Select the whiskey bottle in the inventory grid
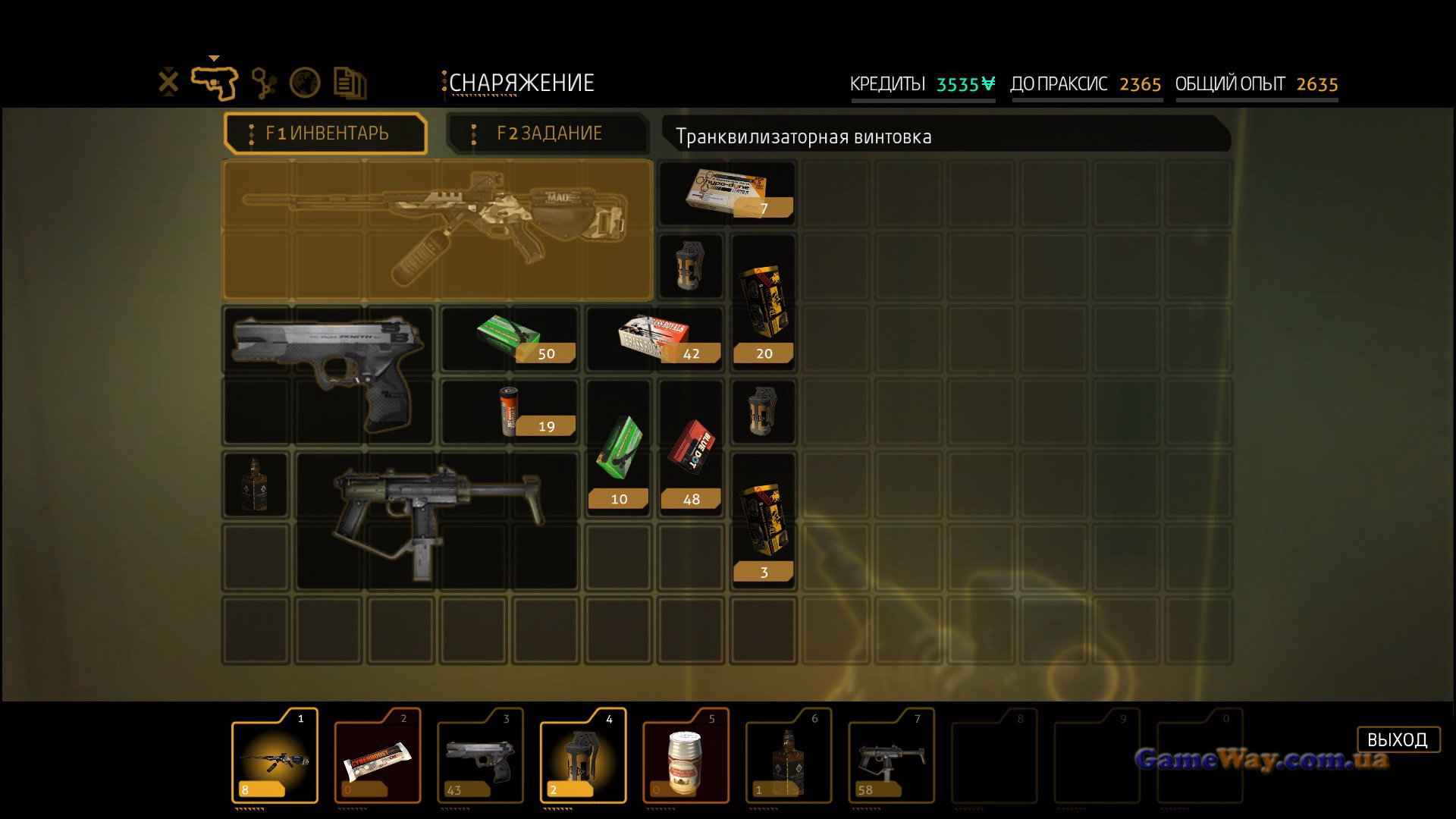 point(255,485)
